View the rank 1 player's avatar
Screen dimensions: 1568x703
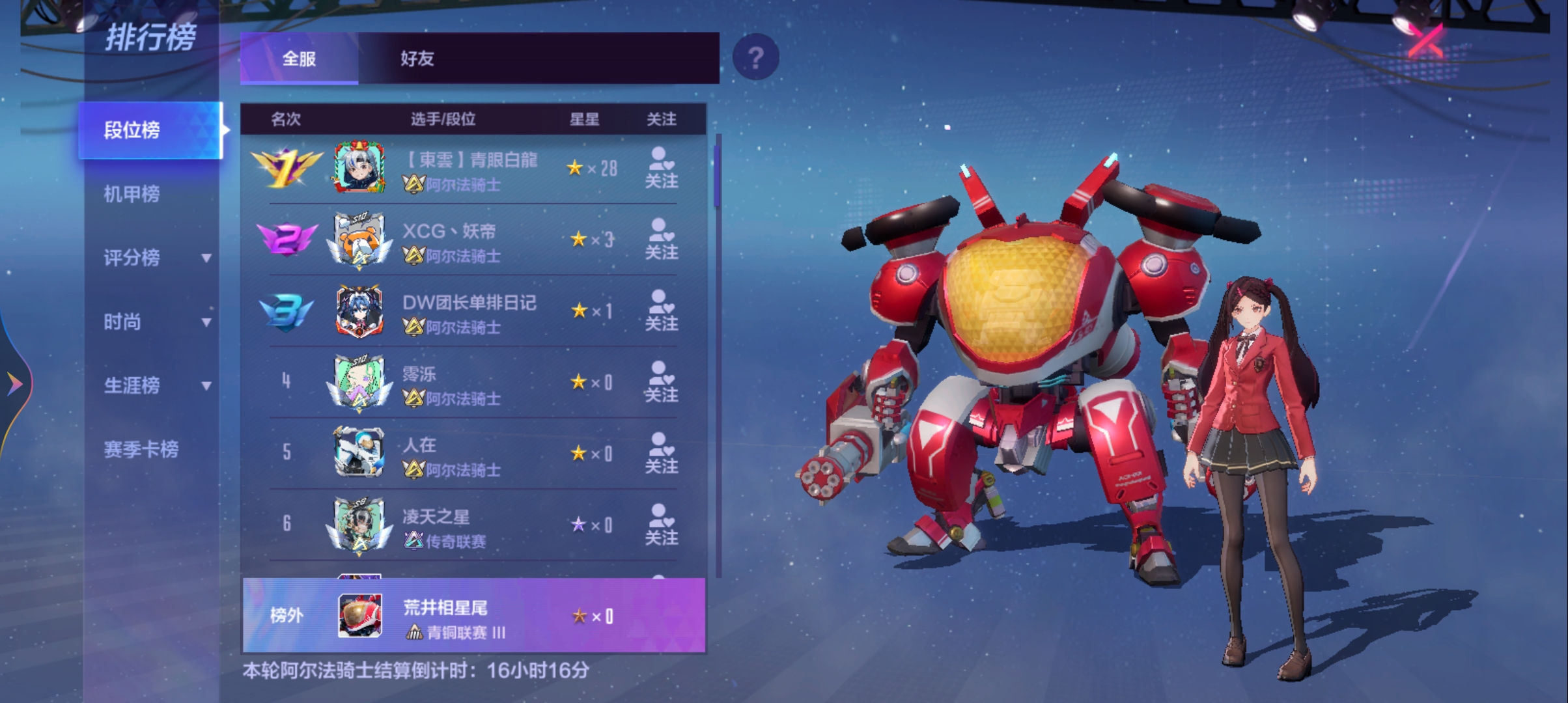359,168
